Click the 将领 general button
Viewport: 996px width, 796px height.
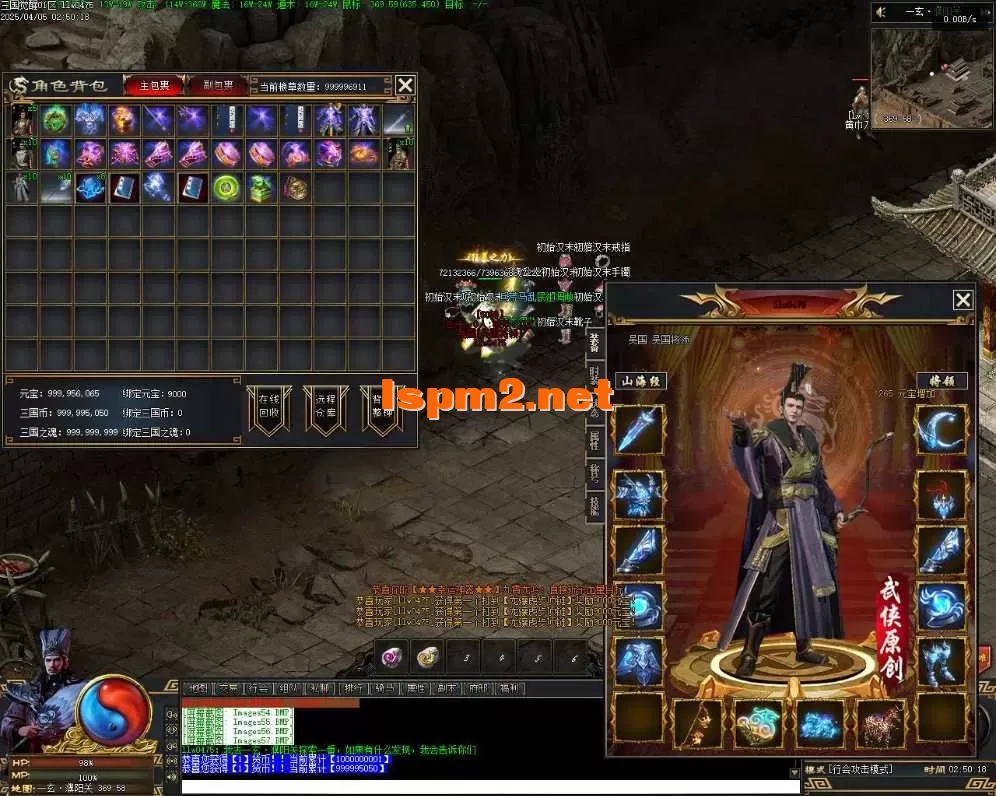click(x=941, y=380)
